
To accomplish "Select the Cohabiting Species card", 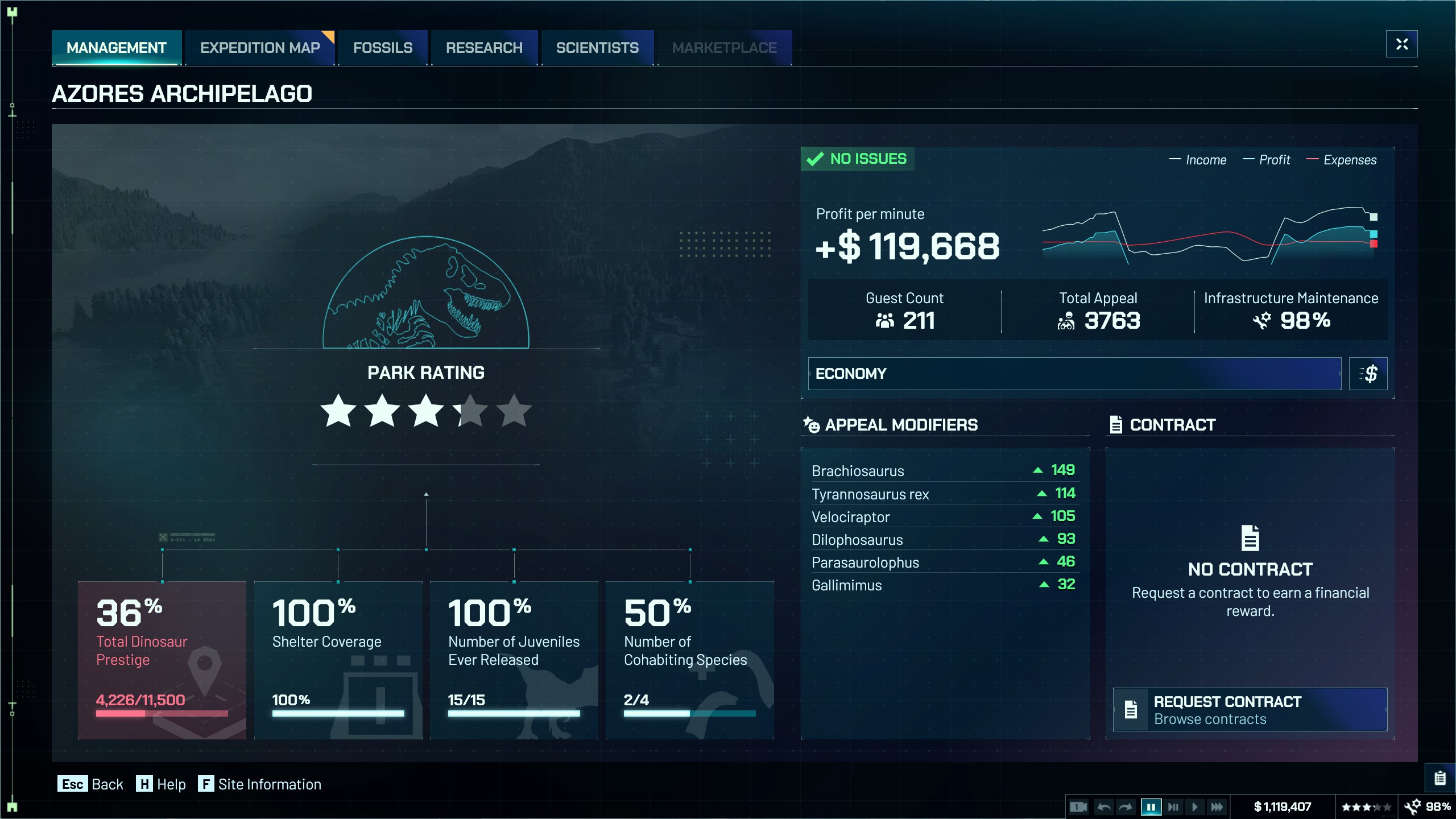I will point(689,660).
